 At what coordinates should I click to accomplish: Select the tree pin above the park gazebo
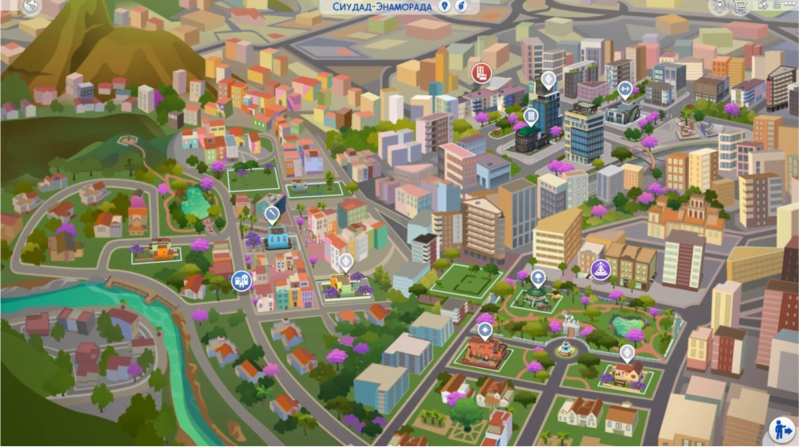point(538,278)
